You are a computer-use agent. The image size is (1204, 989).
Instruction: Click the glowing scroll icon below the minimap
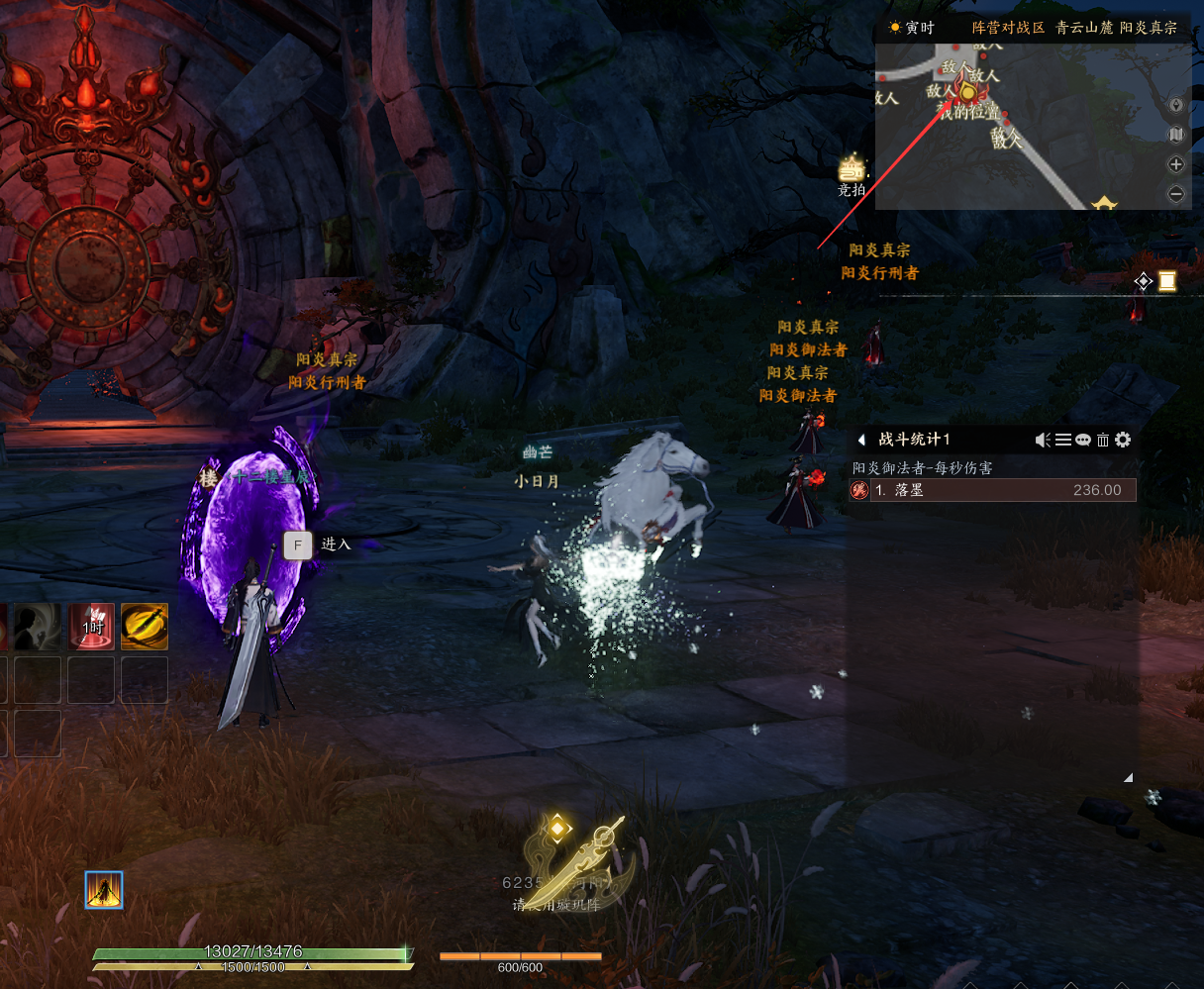click(1167, 282)
